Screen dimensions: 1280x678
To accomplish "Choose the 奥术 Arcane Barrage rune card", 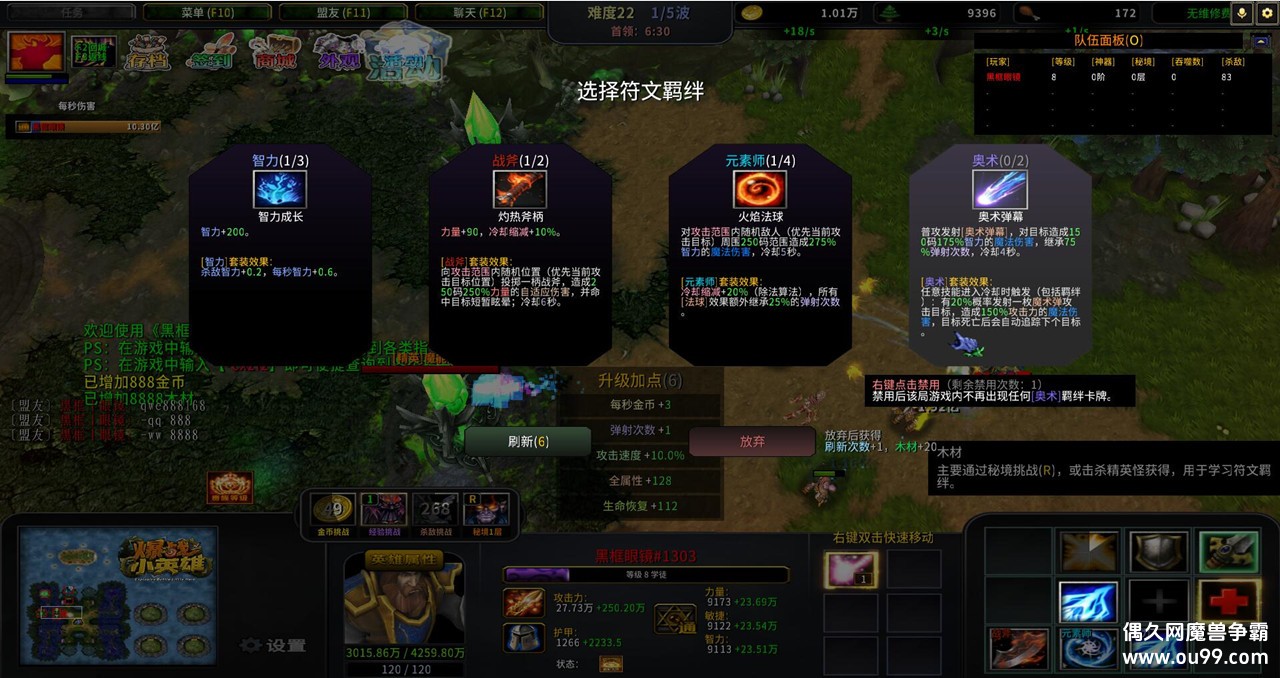I will point(1000,255).
